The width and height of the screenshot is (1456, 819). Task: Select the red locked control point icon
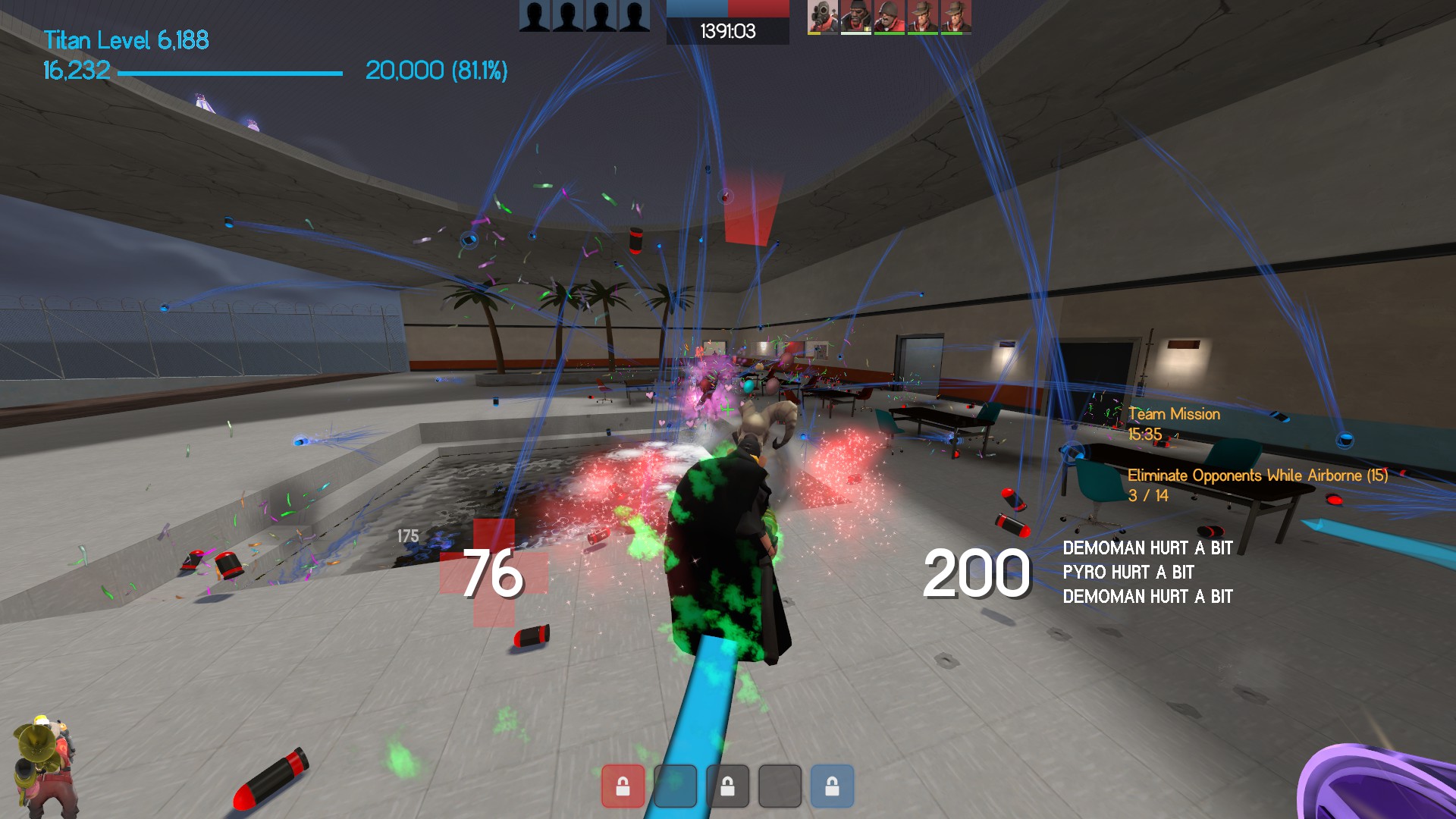(623, 786)
